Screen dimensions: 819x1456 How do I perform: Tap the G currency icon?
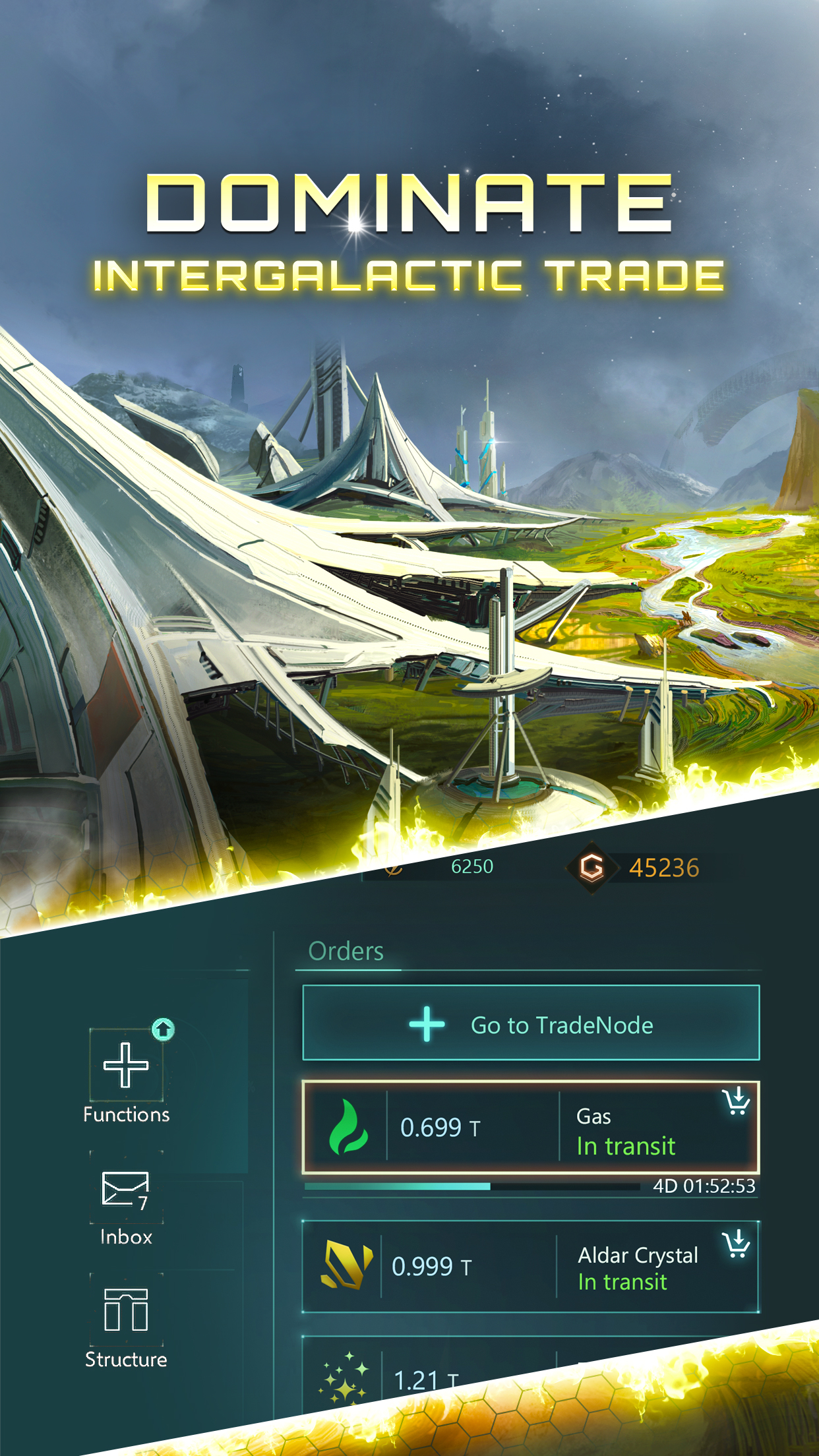click(x=591, y=867)
